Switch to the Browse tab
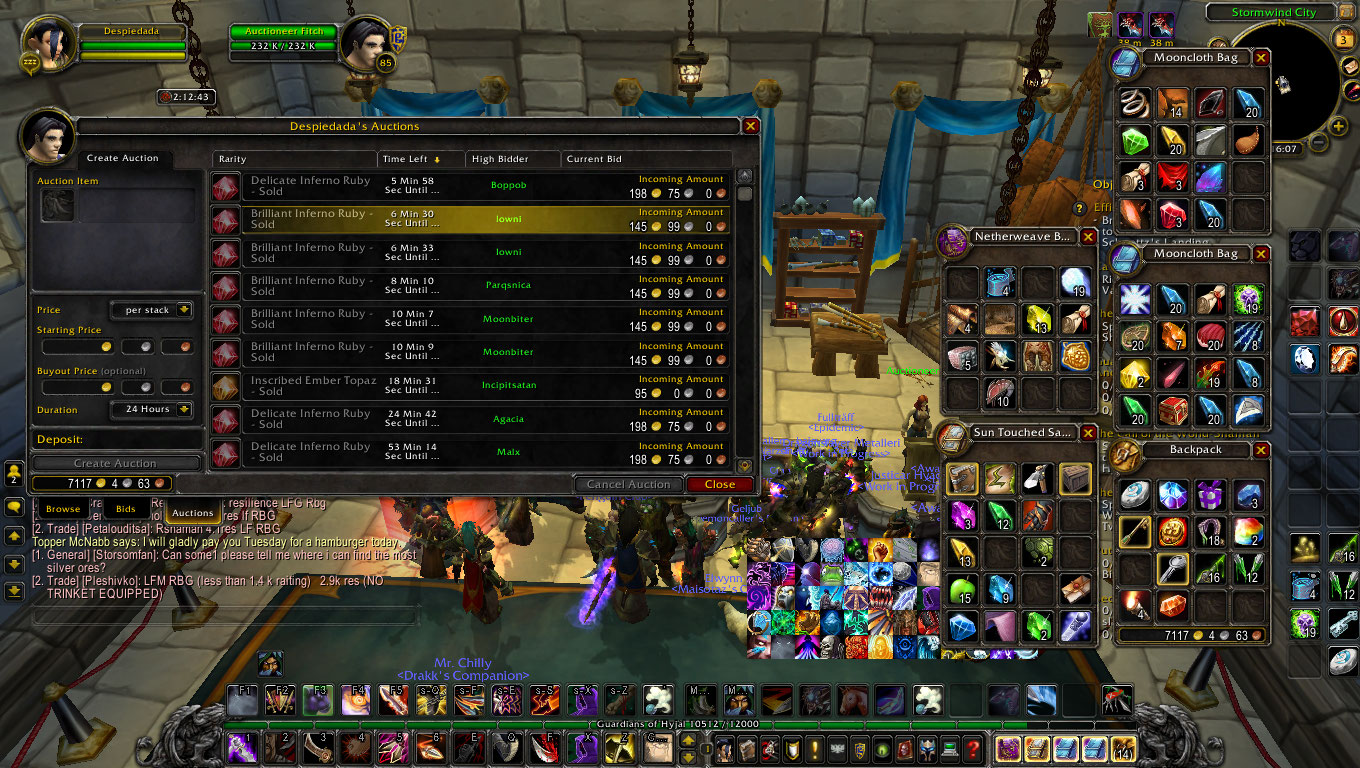 point(62,510)
